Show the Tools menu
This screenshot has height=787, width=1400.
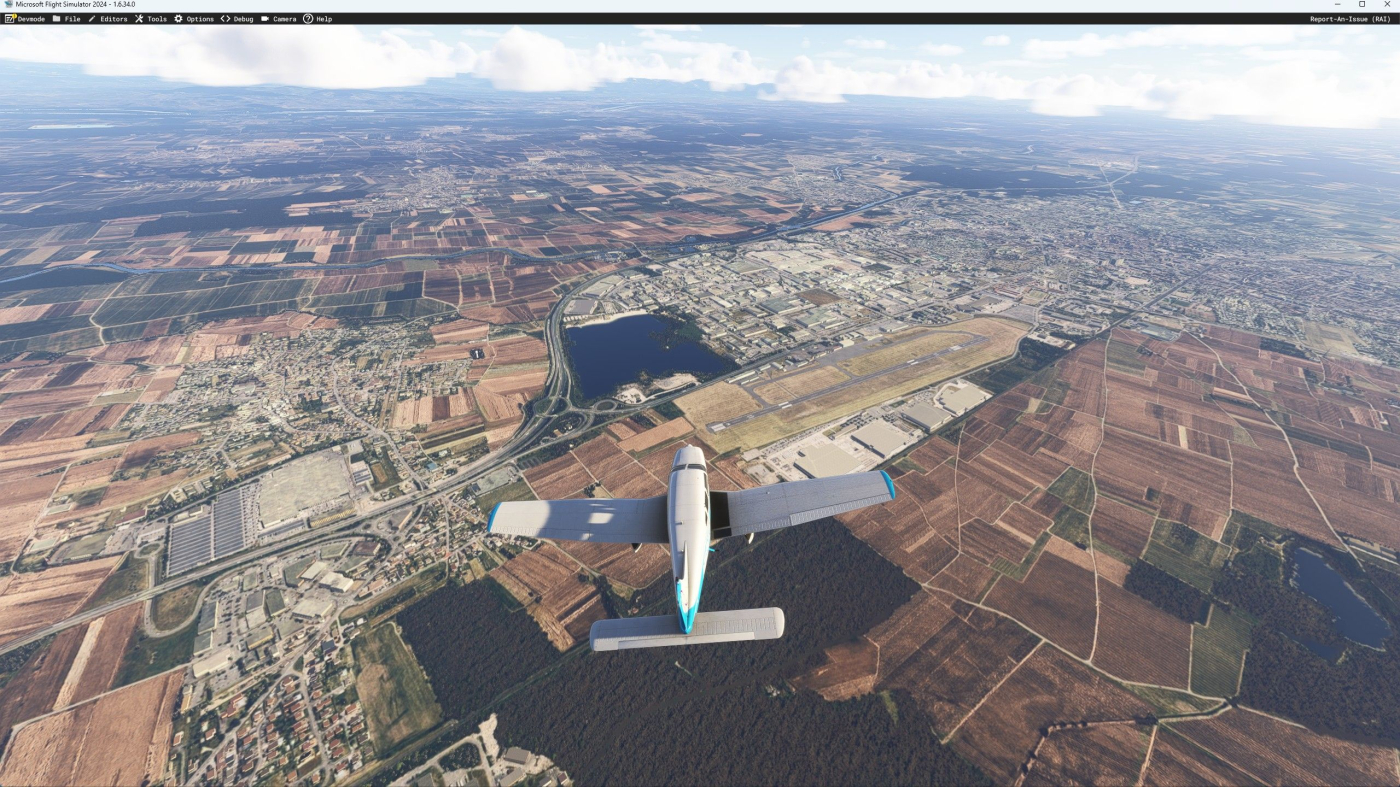[x=151, y=19]
